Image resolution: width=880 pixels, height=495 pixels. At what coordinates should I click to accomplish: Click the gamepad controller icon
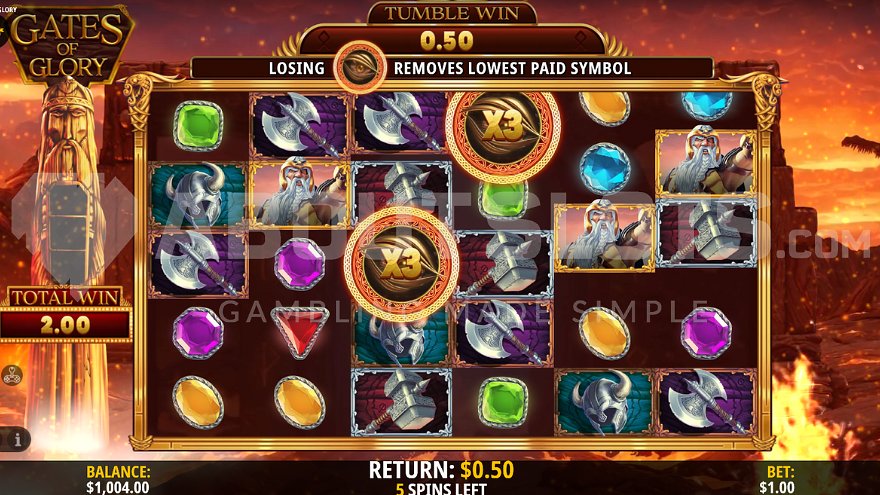click(14, 376)
